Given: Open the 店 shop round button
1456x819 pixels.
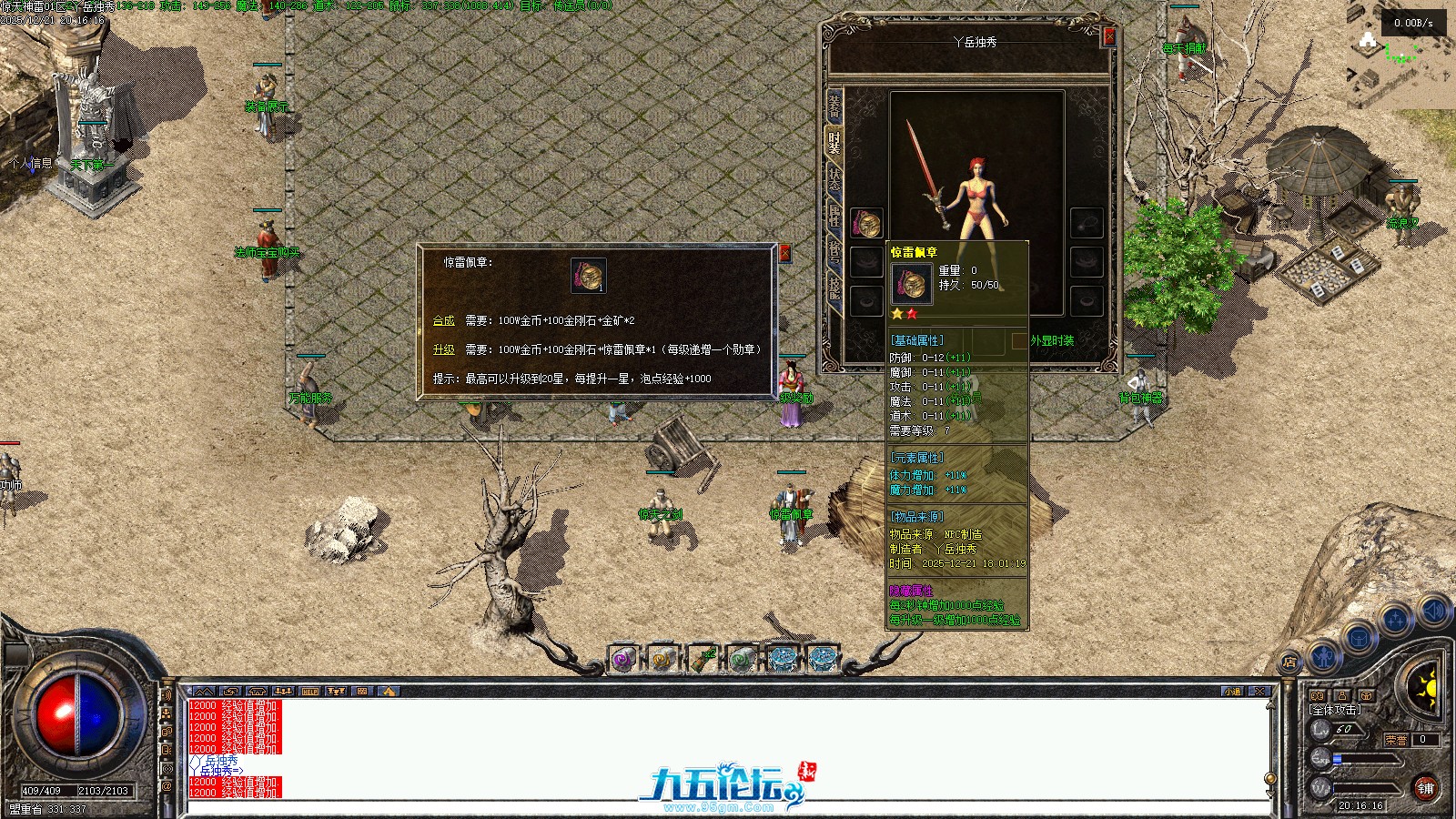Looking at the screenshot, I should [1289, 662].
